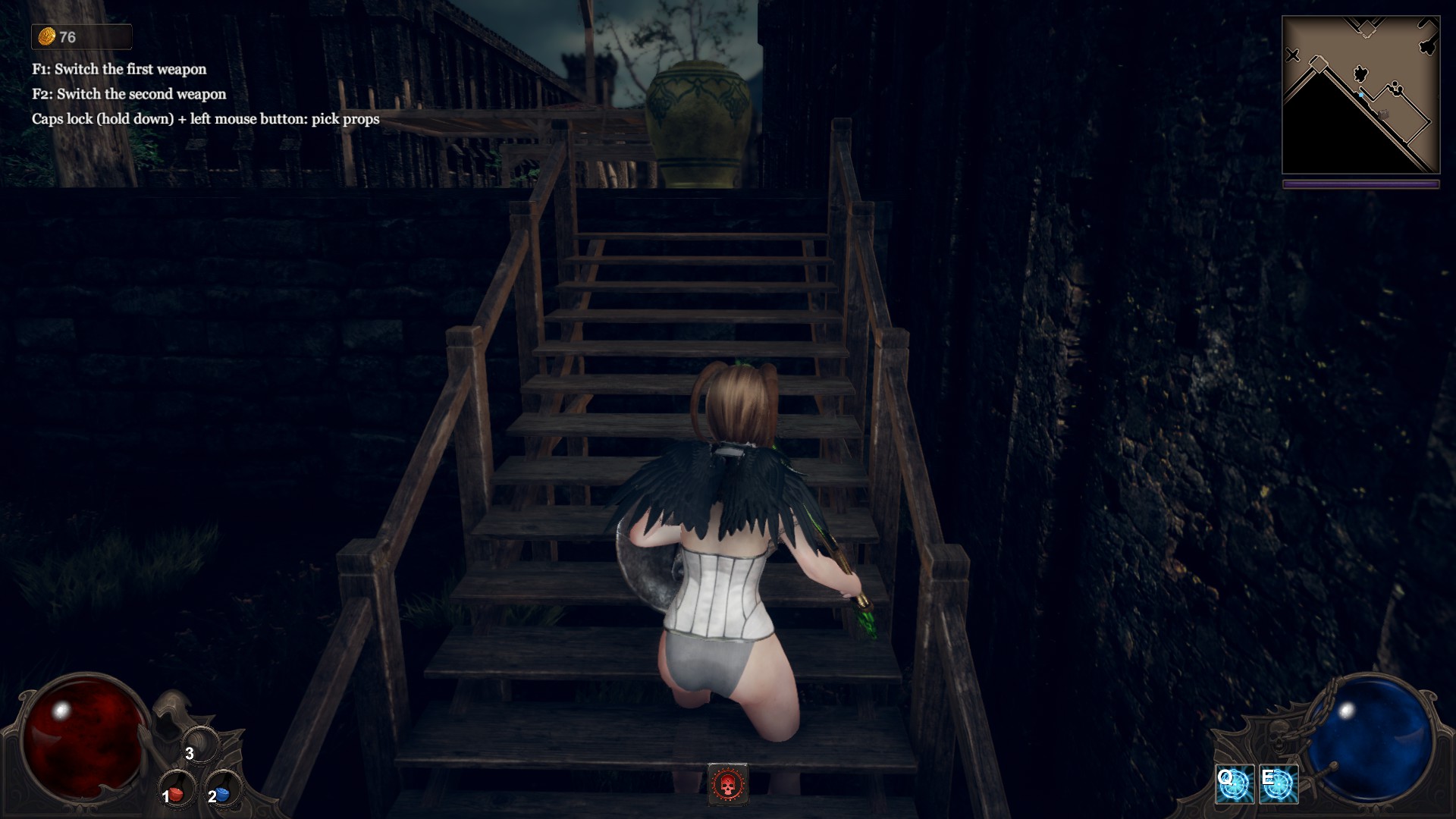Use the red health potion in slot 1
Screen dimensions: 1456x819
coord(176,792)
